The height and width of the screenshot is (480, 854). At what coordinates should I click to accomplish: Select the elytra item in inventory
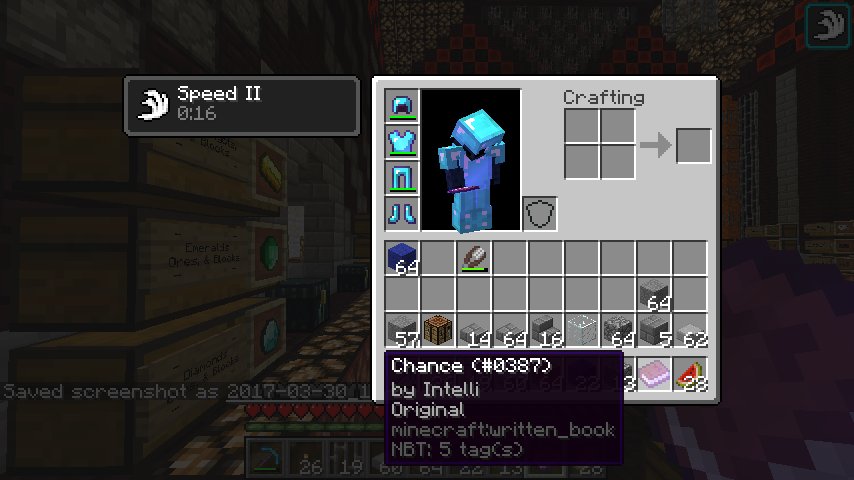coord(474,259)
